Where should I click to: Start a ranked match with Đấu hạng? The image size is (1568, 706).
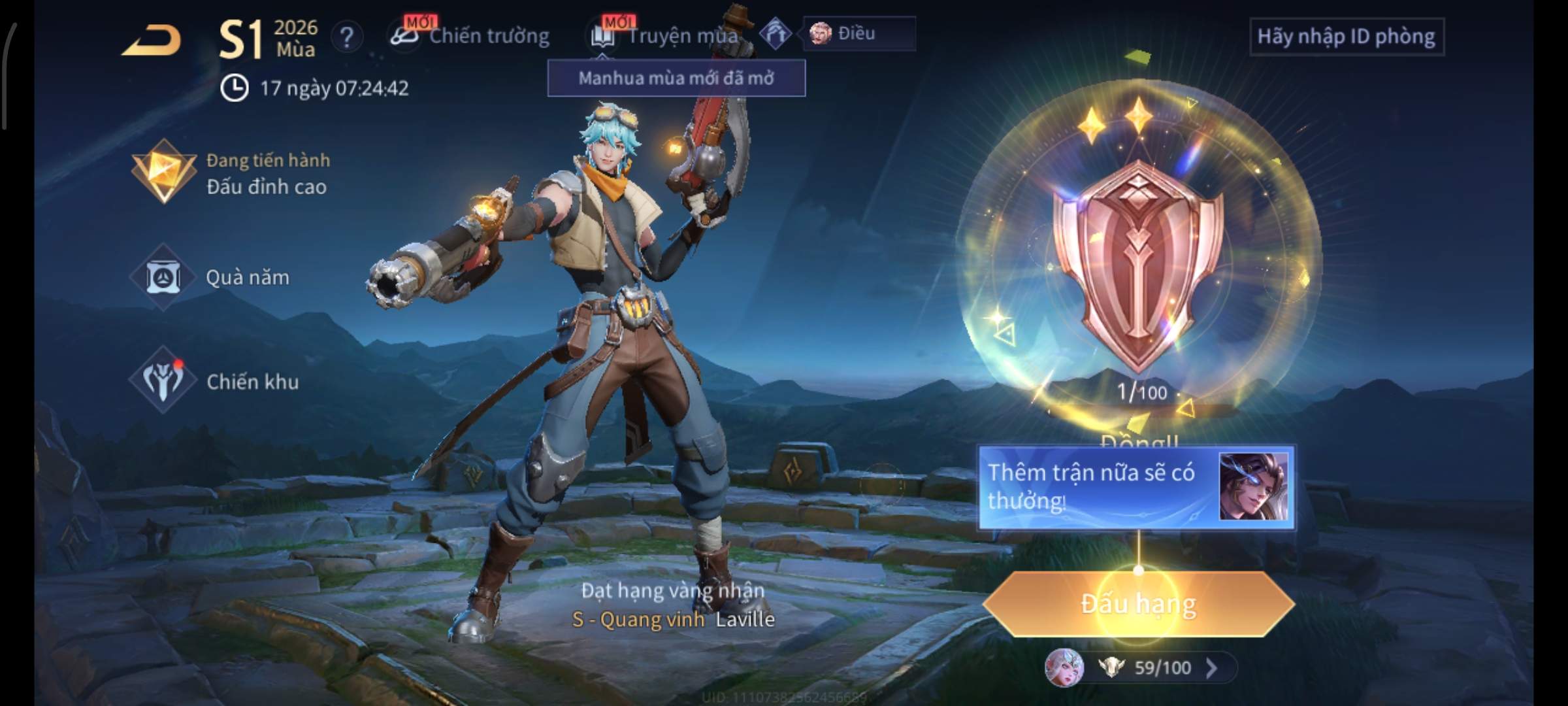click(1138, 603)
